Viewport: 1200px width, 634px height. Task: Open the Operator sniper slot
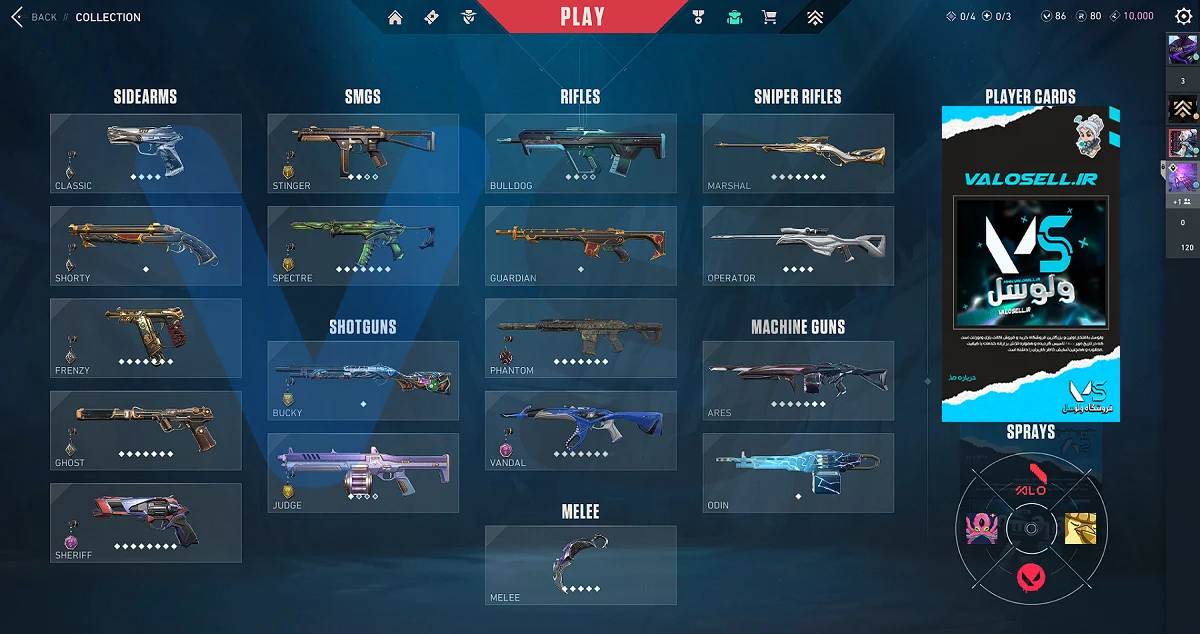[798, 245]
